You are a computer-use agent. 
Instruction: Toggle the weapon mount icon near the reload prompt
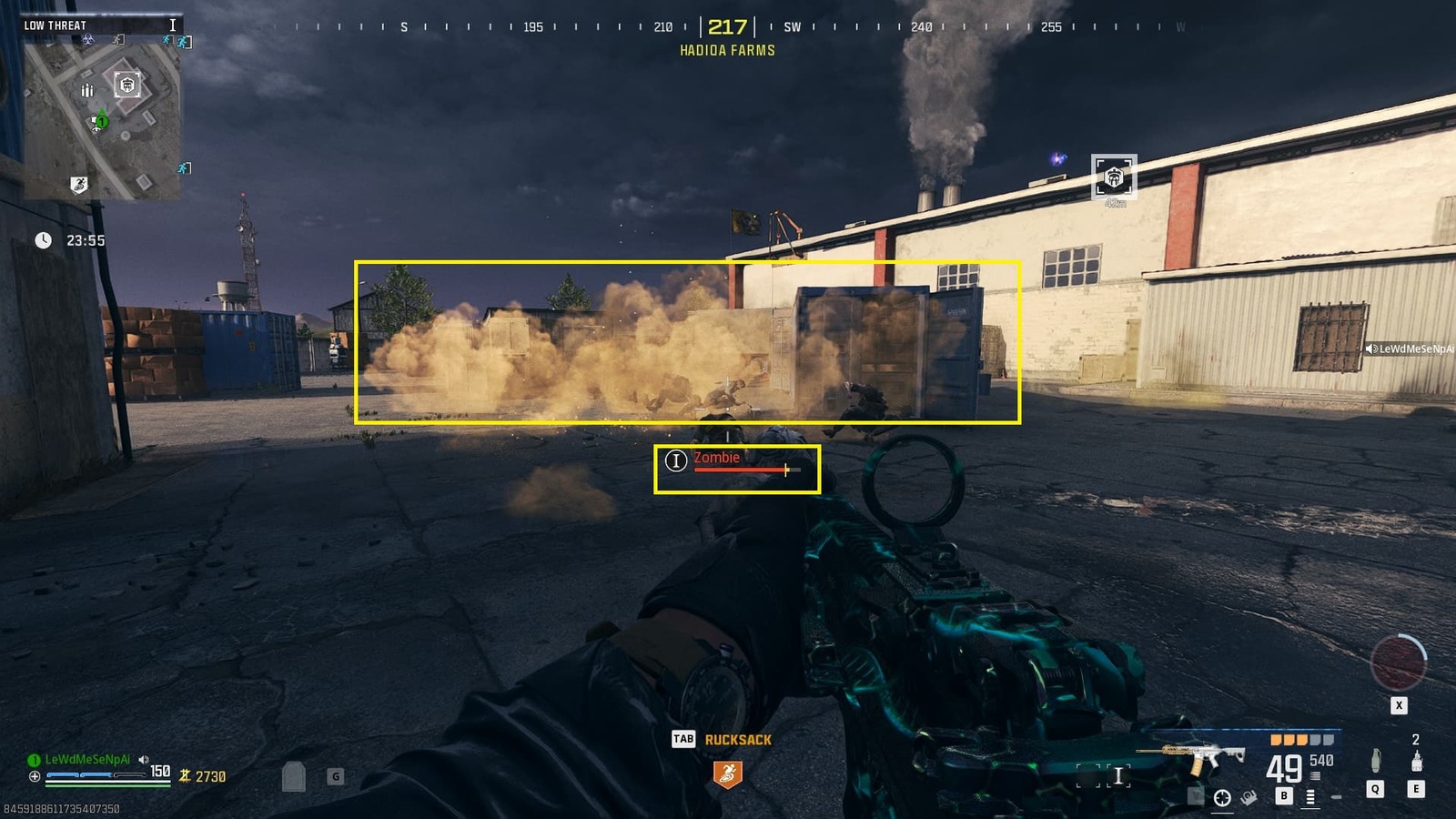click(x=1249, y=798)
